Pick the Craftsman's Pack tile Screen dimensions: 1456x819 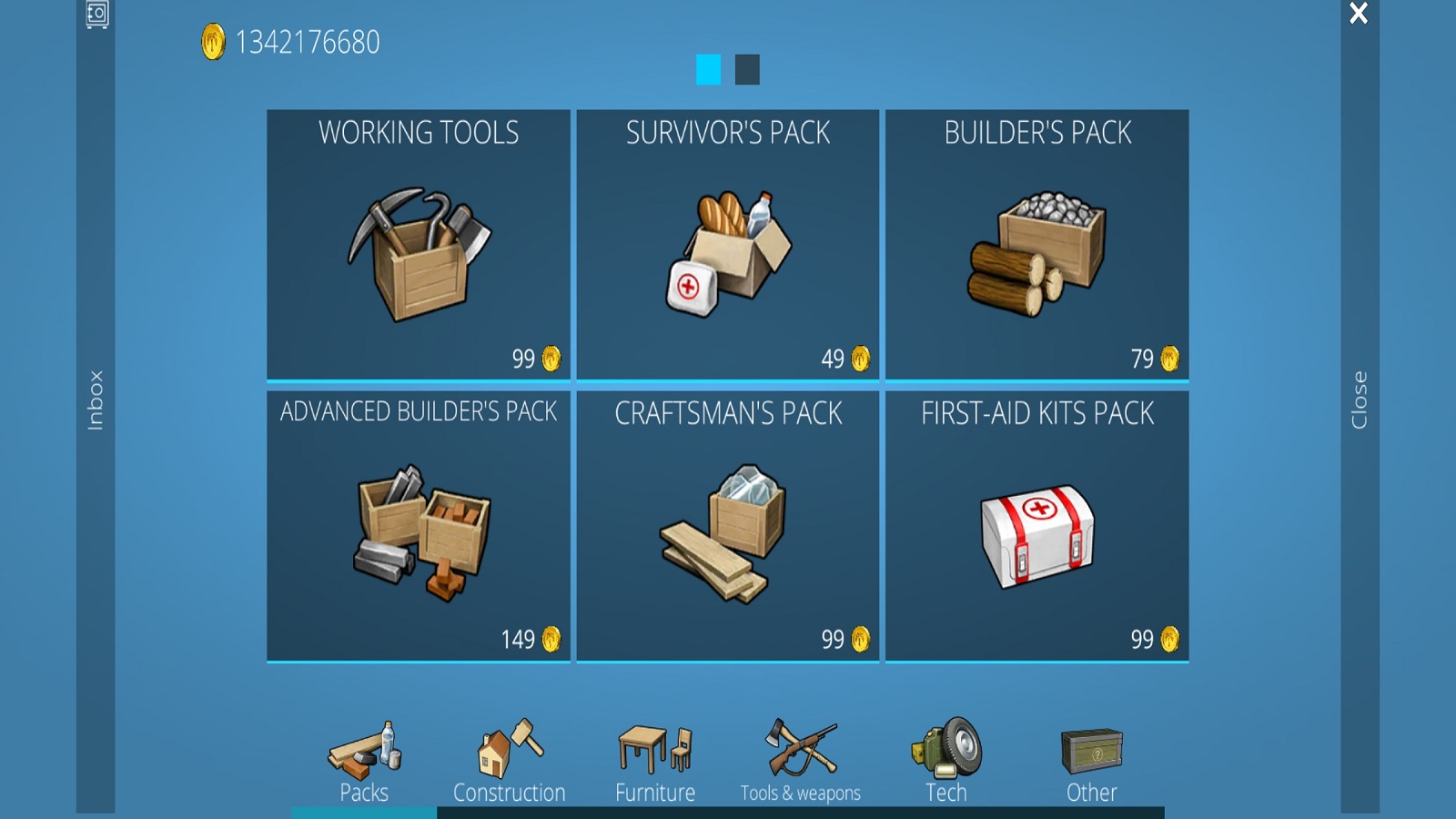pos(728,526)
